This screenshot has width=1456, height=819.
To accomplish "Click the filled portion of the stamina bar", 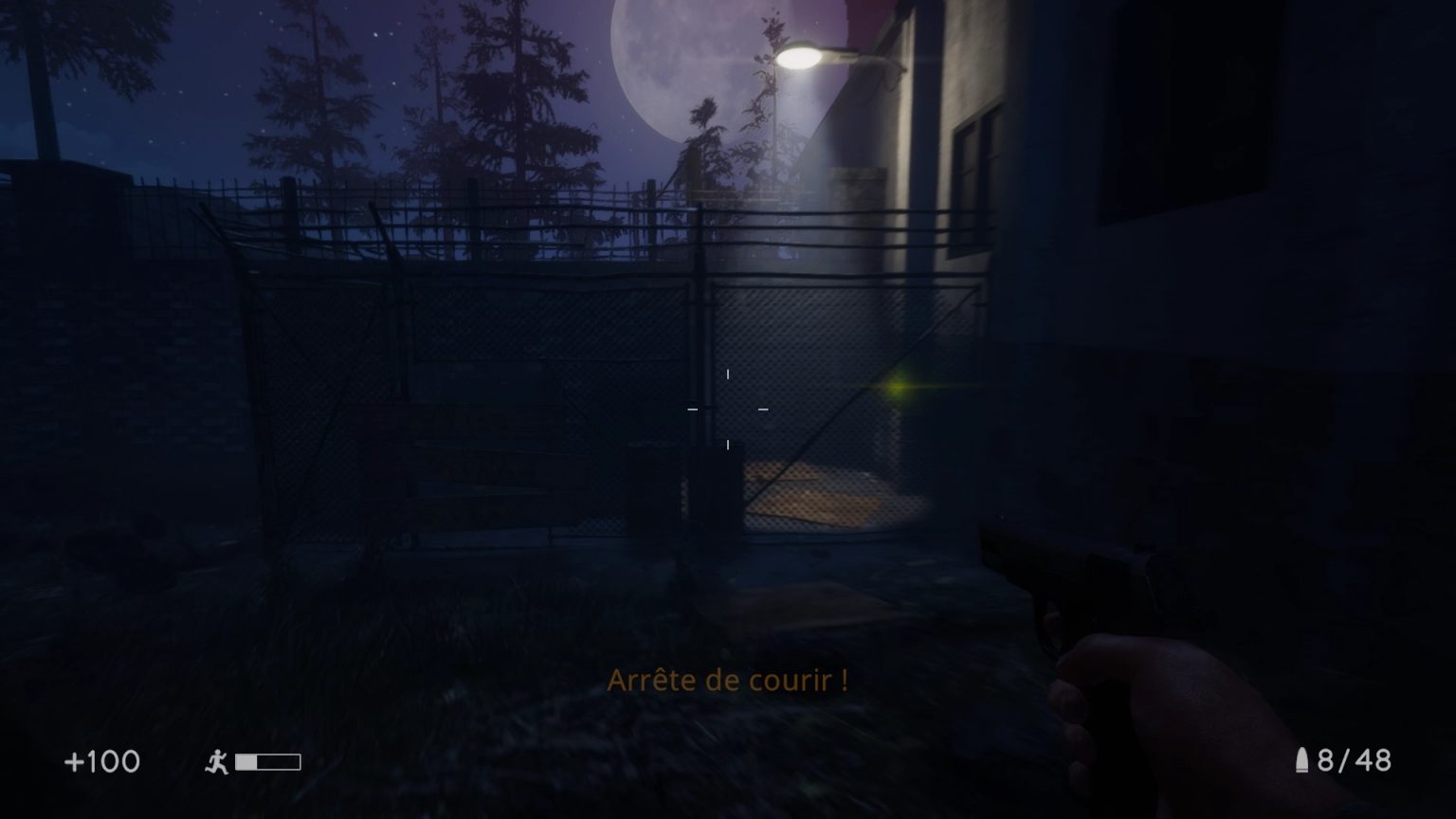I will (248, 761).
